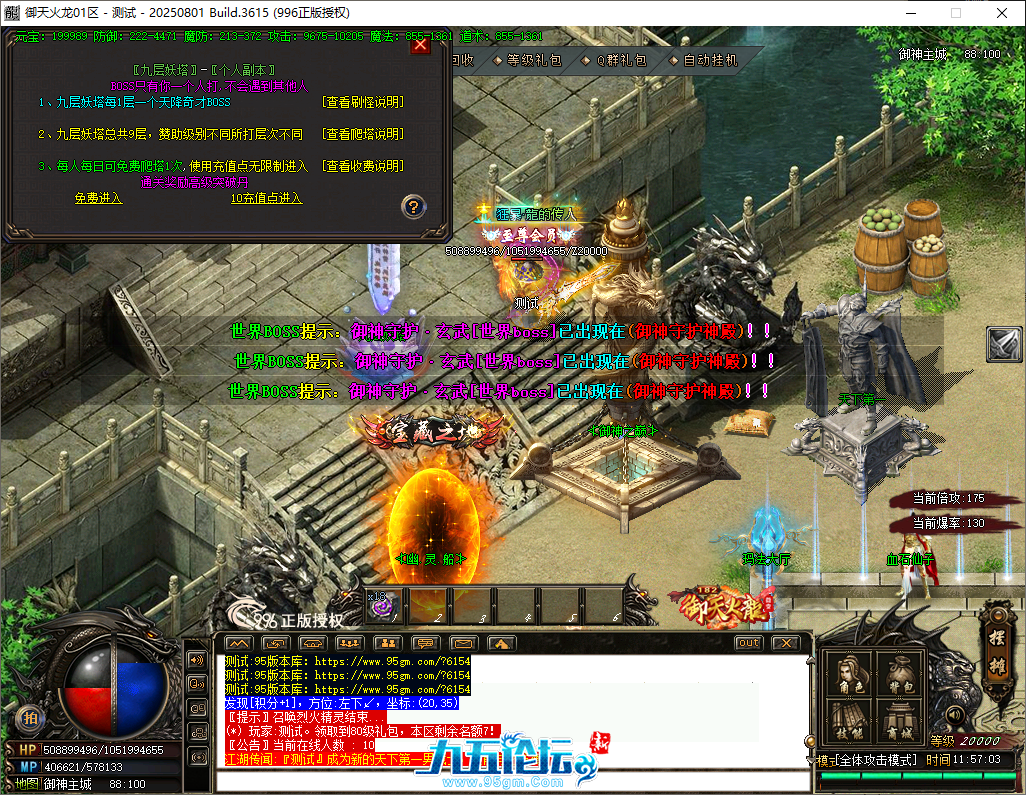Close the chat panel with X
The image size is (1026, 795).
pos(786,643)
